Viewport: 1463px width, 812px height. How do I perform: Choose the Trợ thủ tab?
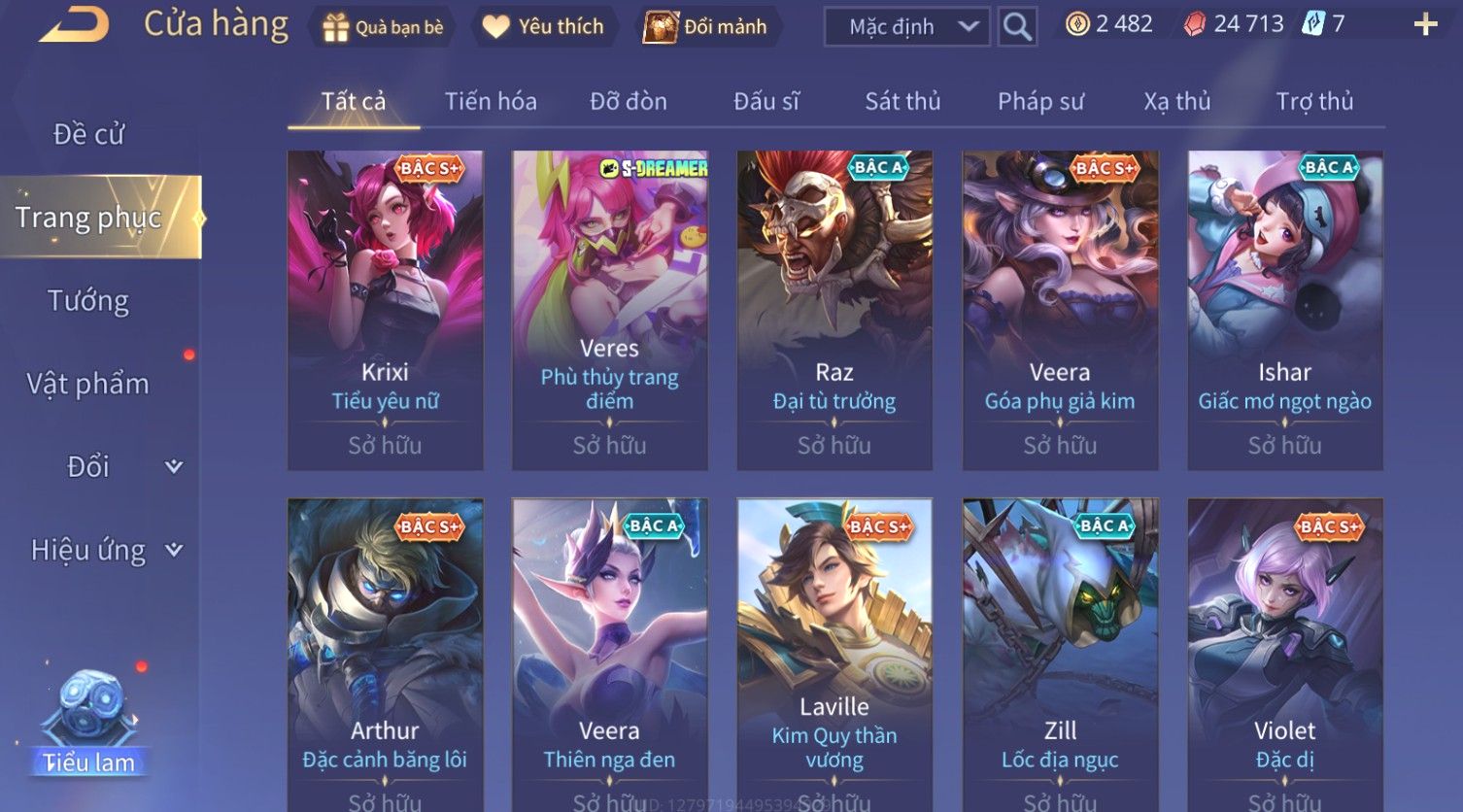pos(1313,101)
